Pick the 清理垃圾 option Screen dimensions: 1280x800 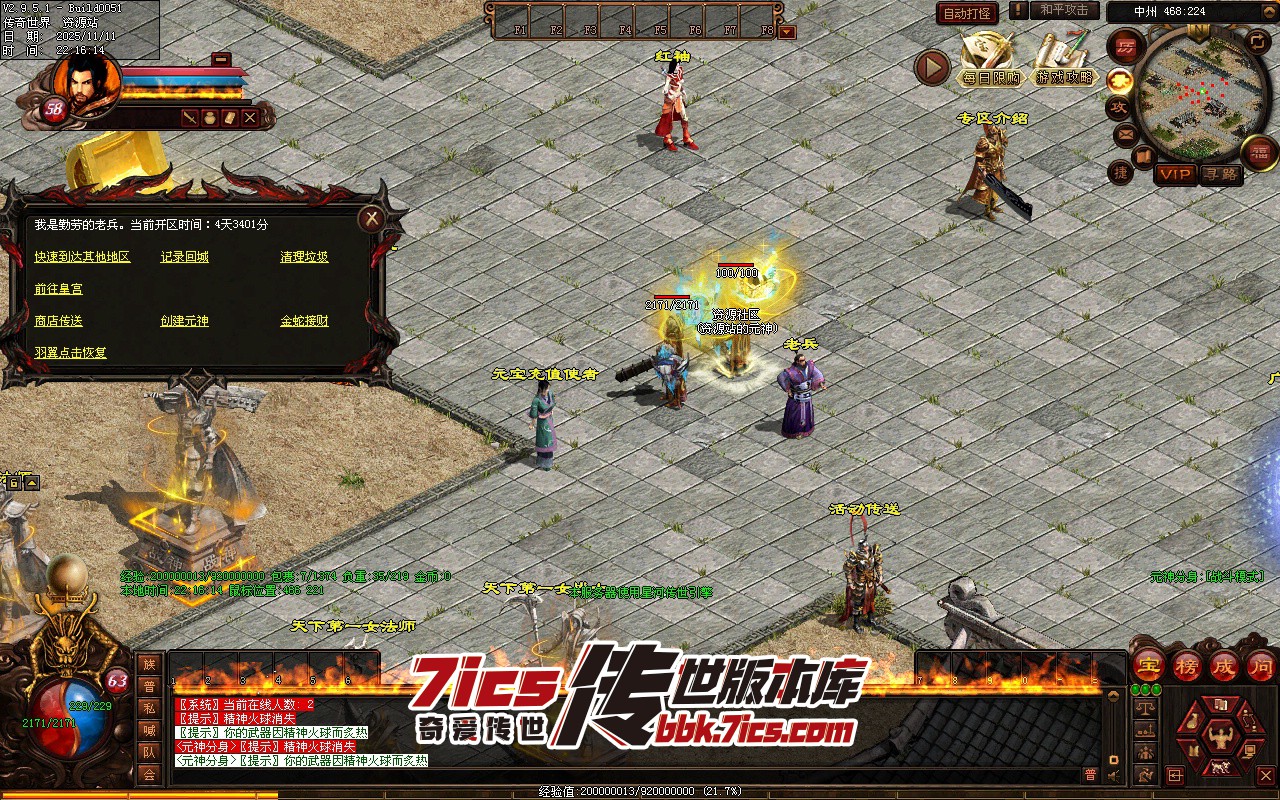(304, 257)
